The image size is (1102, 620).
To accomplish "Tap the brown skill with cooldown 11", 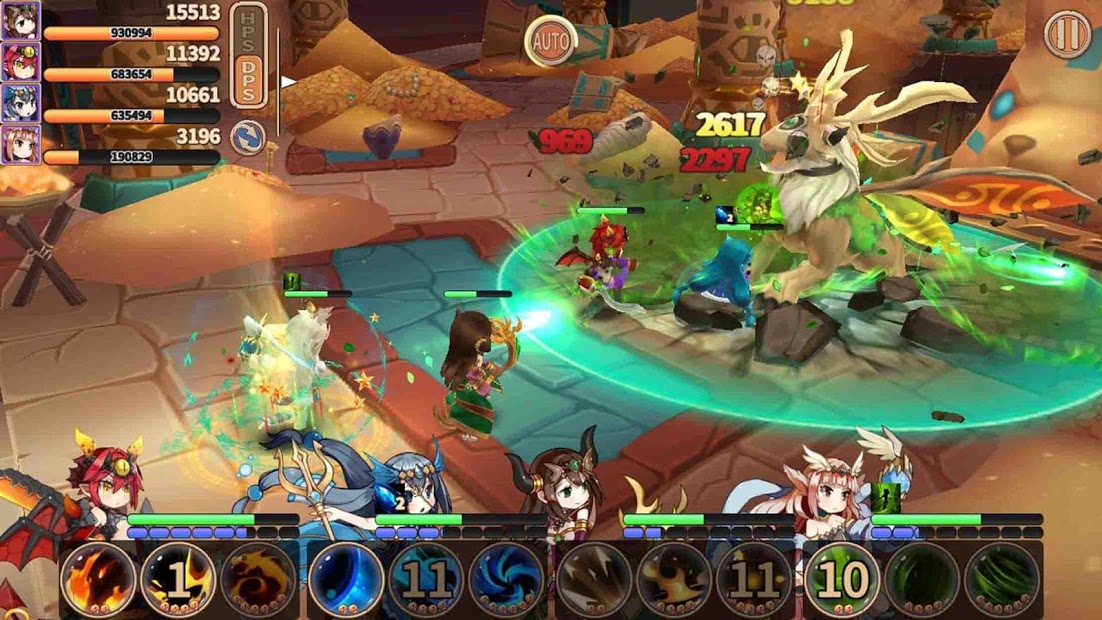I will tap(754, 579).
